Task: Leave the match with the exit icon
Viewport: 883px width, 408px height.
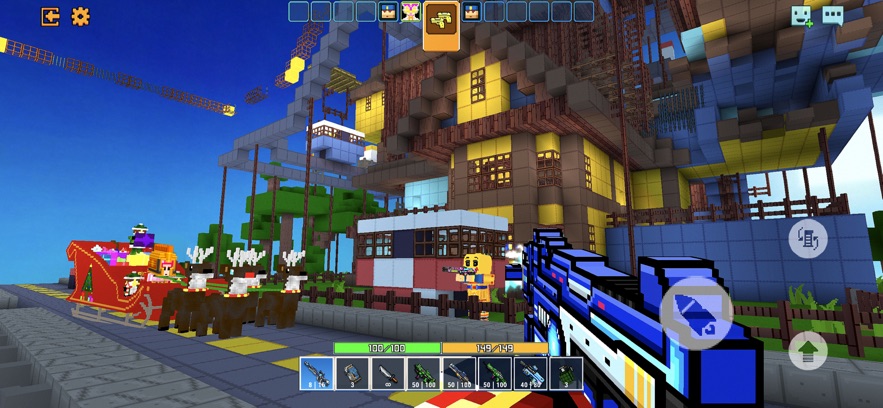Action: [x=49, y=16]
